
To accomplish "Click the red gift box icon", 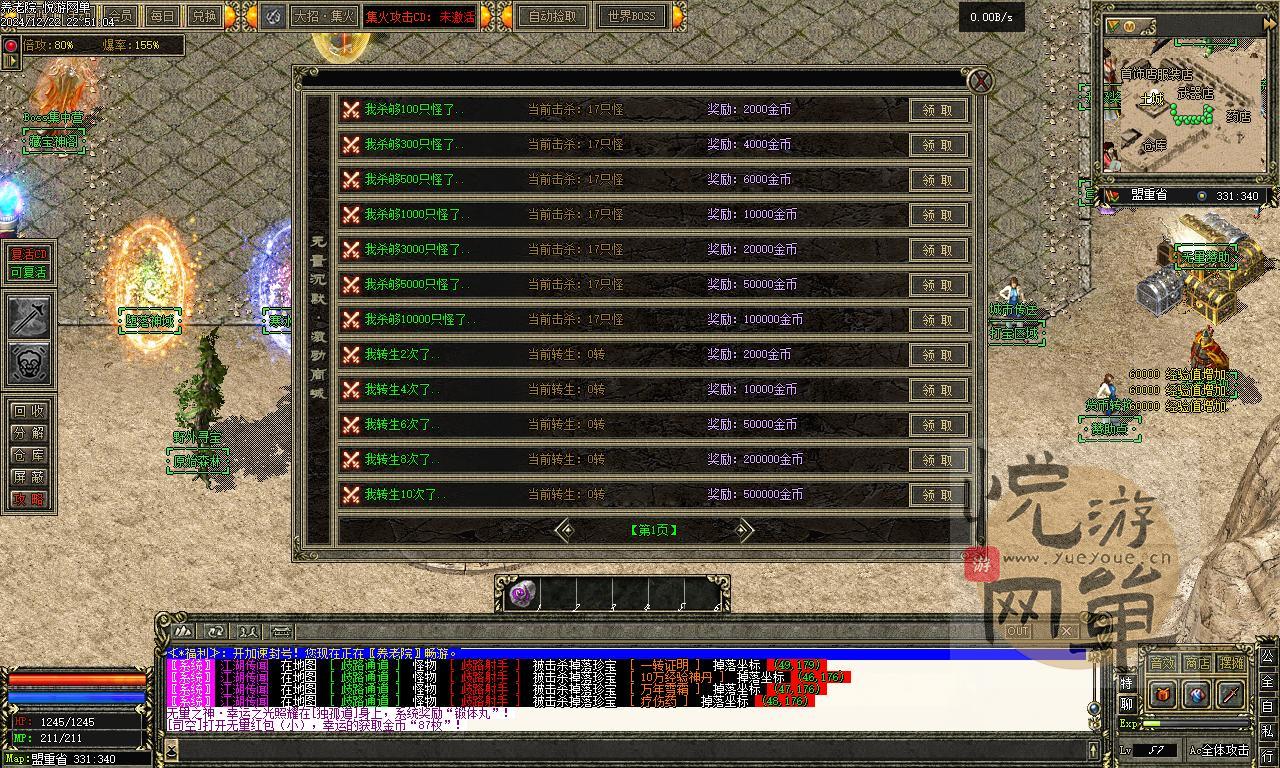I will [x=1163, y=693].
